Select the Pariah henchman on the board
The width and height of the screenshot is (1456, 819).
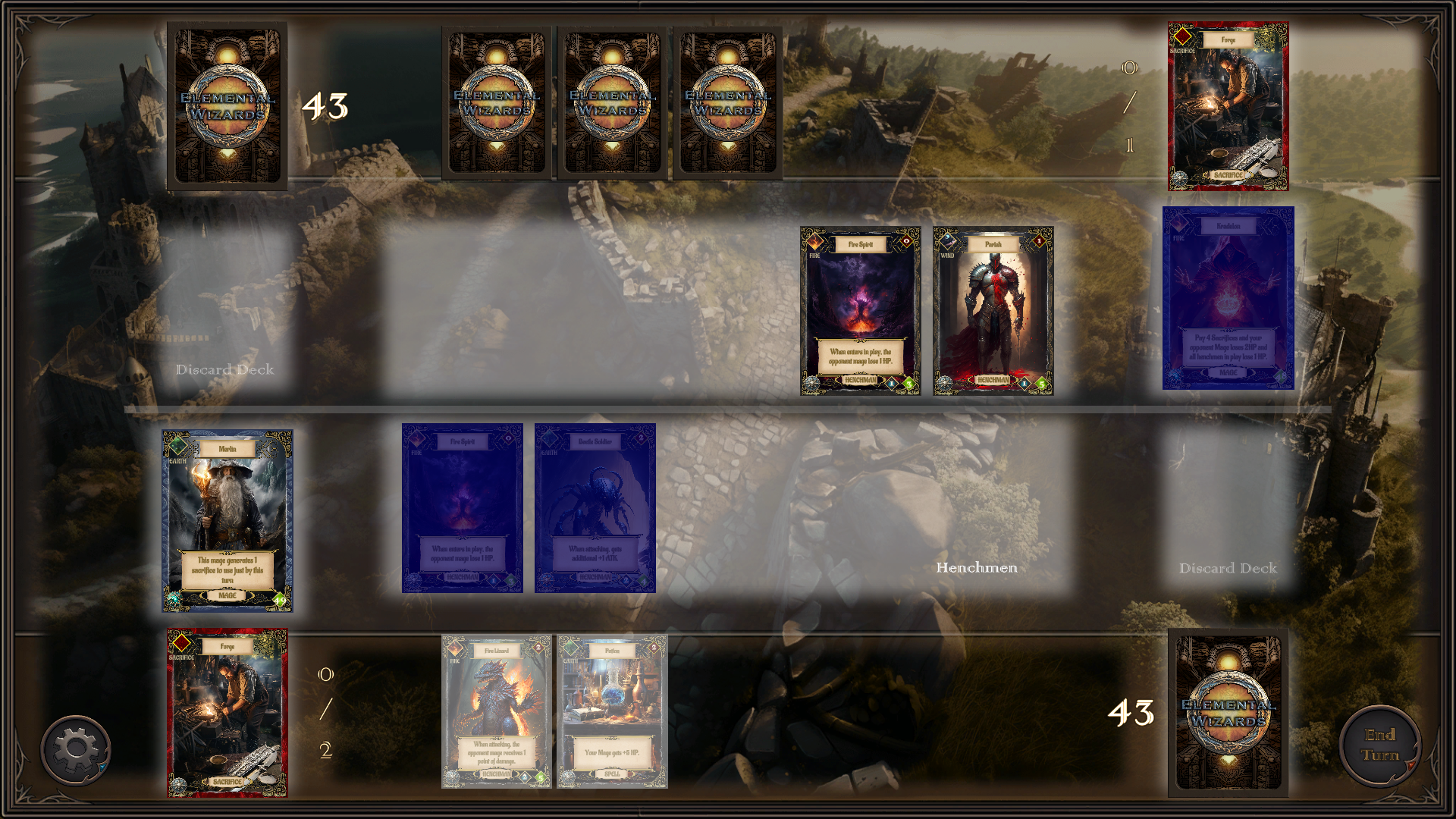pos(992,311)
